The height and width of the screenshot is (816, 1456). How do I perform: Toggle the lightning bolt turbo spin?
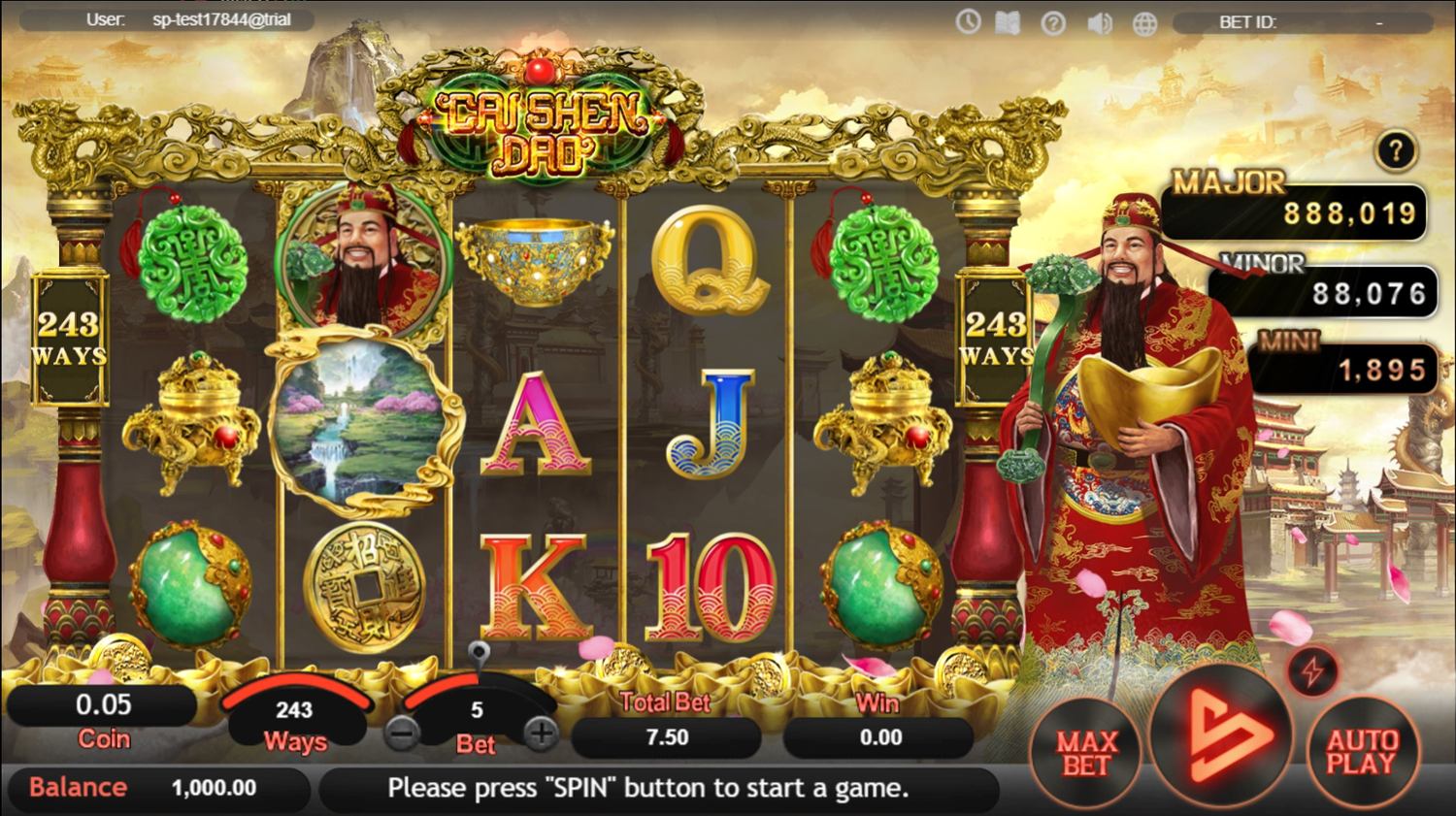pos(1312,671)
